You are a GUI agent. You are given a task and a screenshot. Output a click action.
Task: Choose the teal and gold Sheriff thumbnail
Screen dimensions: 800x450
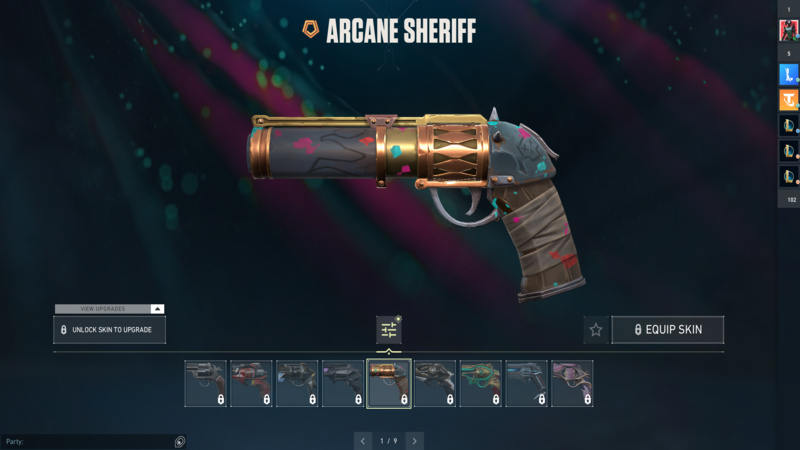coord(481,384)
